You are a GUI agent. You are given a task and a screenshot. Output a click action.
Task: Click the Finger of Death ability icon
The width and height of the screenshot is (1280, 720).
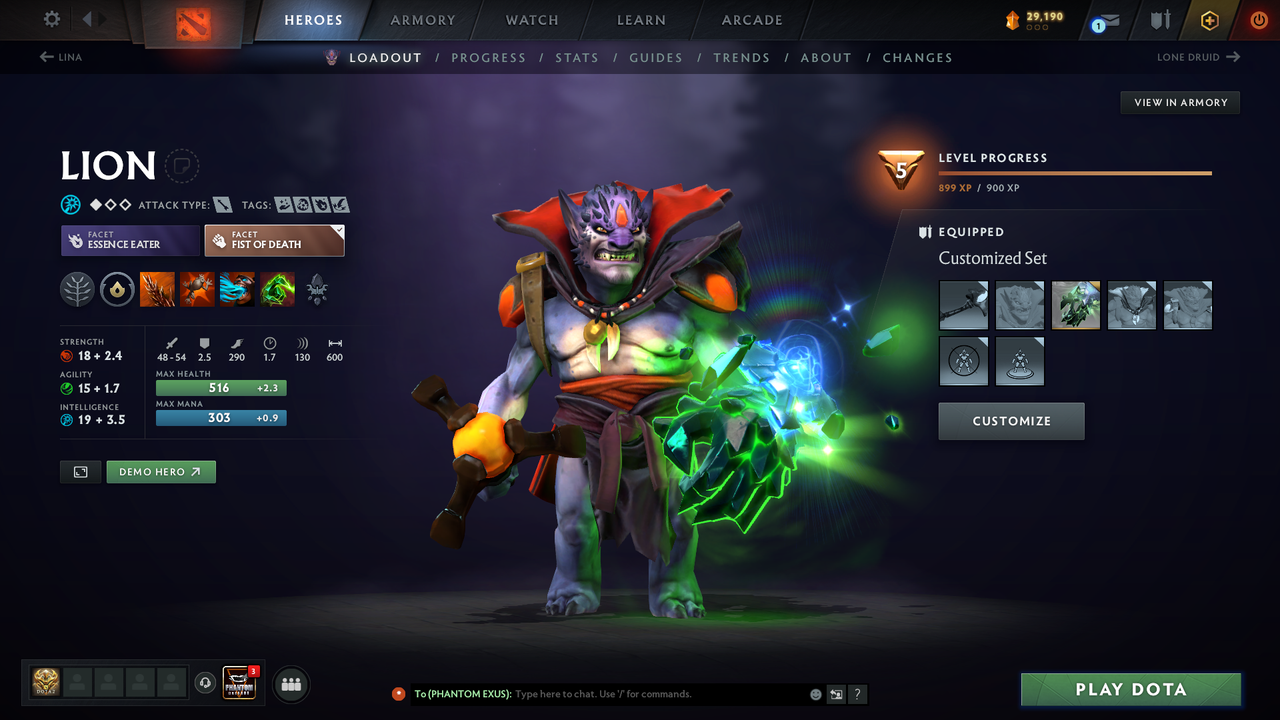coord(277,290)
